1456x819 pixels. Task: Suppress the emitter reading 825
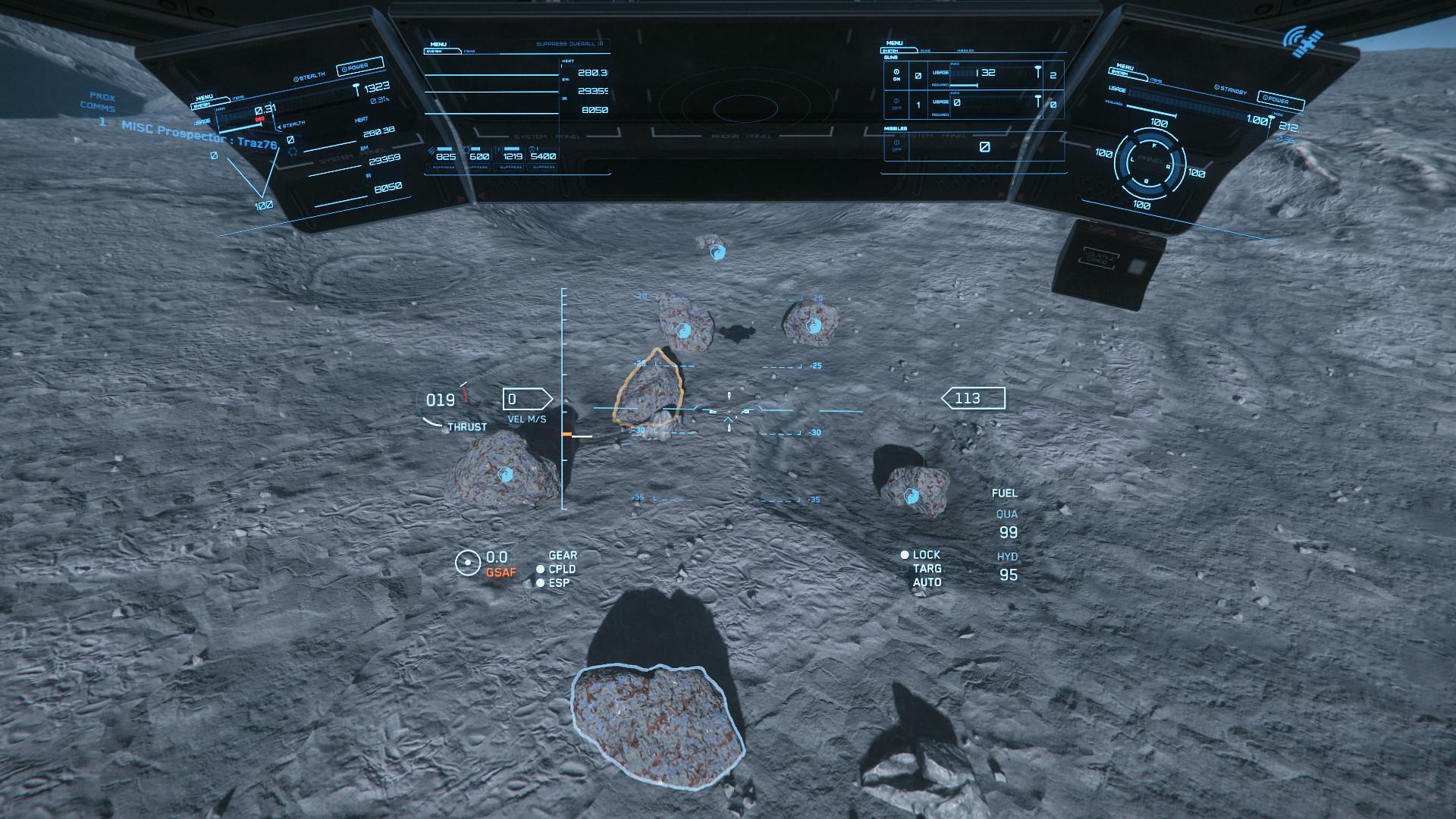443,167
